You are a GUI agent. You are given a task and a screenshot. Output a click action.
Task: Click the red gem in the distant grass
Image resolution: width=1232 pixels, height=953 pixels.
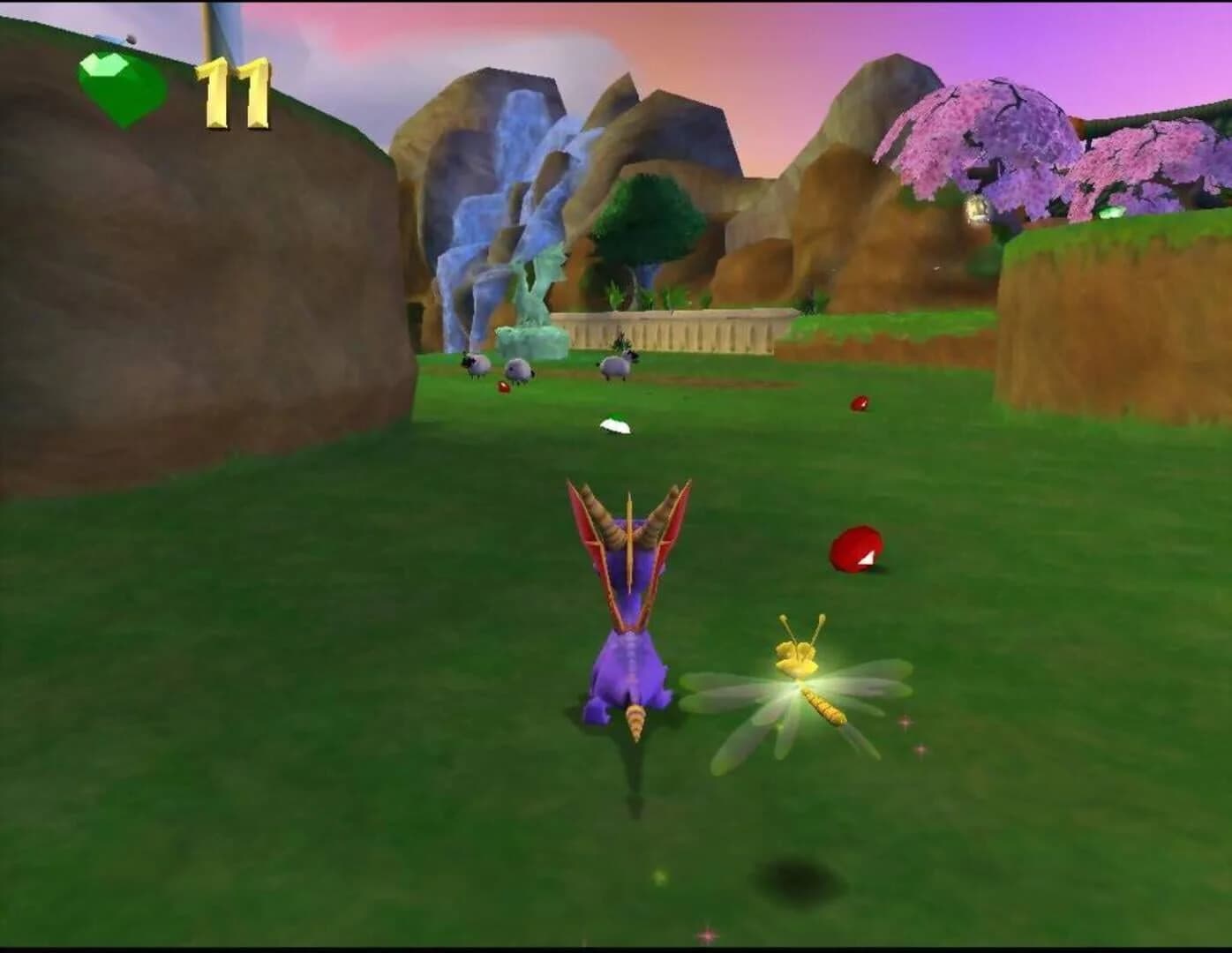(x=858, y=401)
